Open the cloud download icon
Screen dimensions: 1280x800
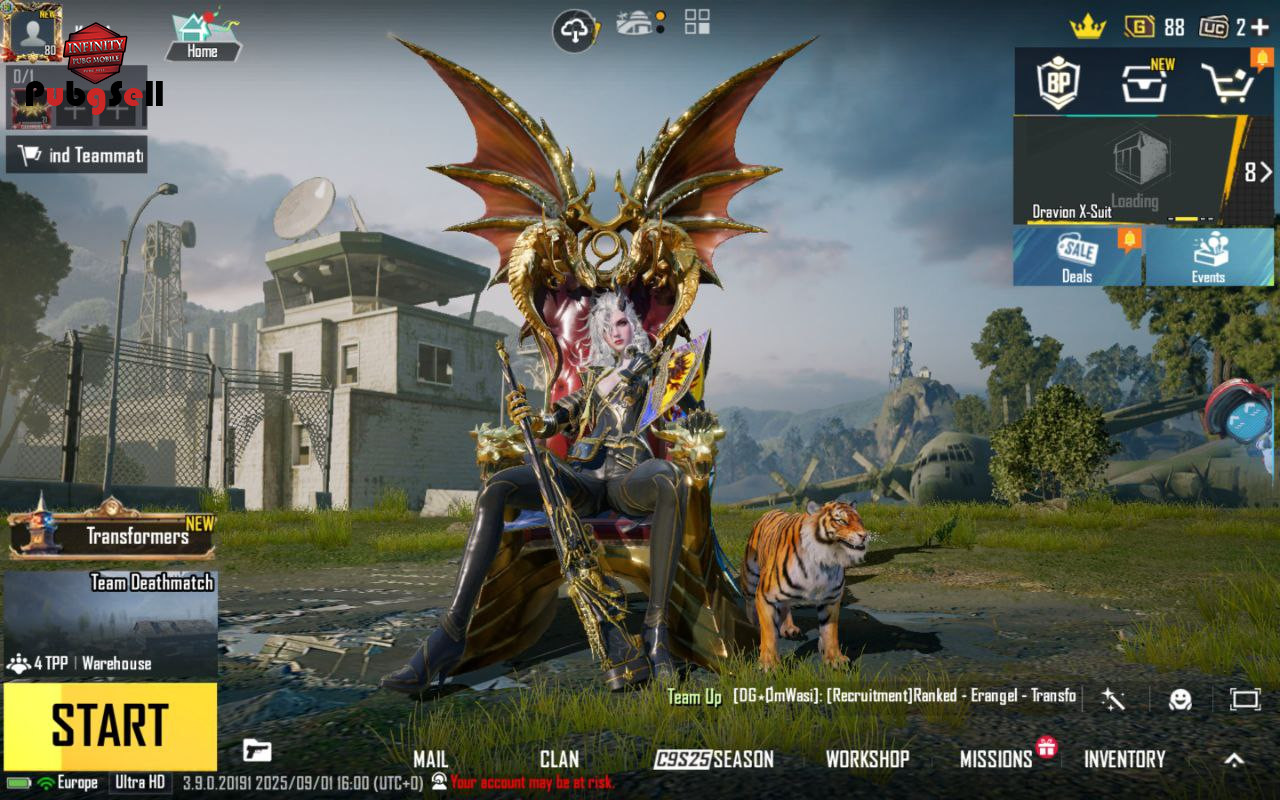[x=574, y=31]
